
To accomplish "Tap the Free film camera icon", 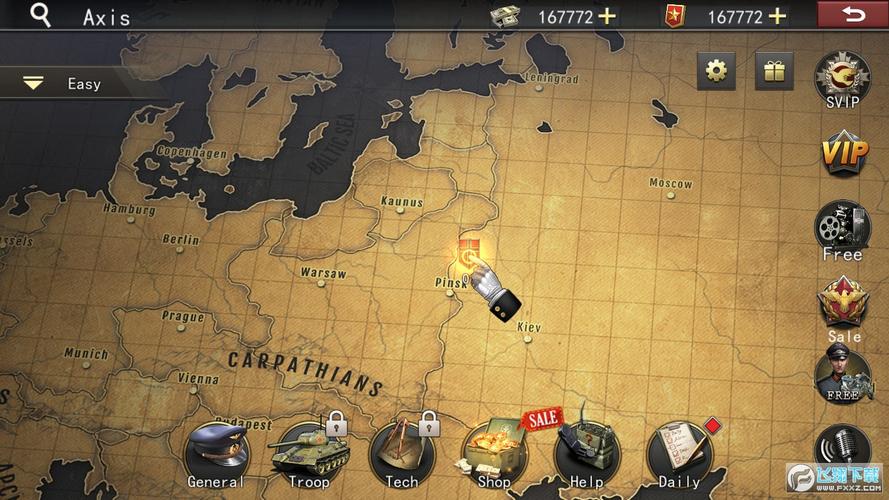I will (x=842, y=228).
